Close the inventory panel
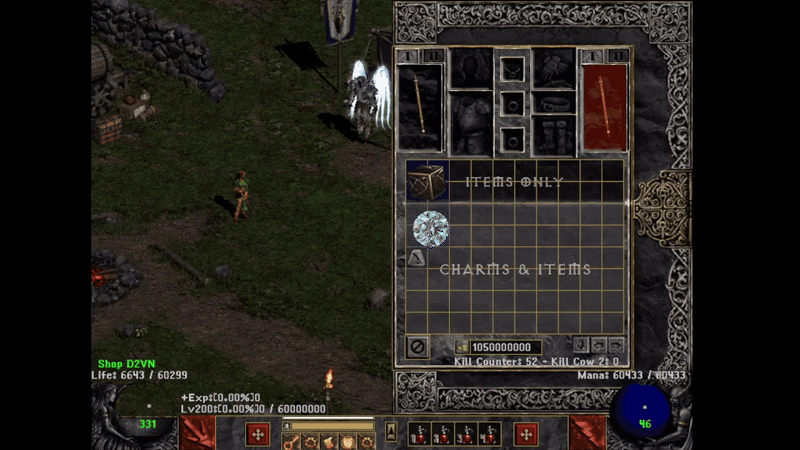 417,347
